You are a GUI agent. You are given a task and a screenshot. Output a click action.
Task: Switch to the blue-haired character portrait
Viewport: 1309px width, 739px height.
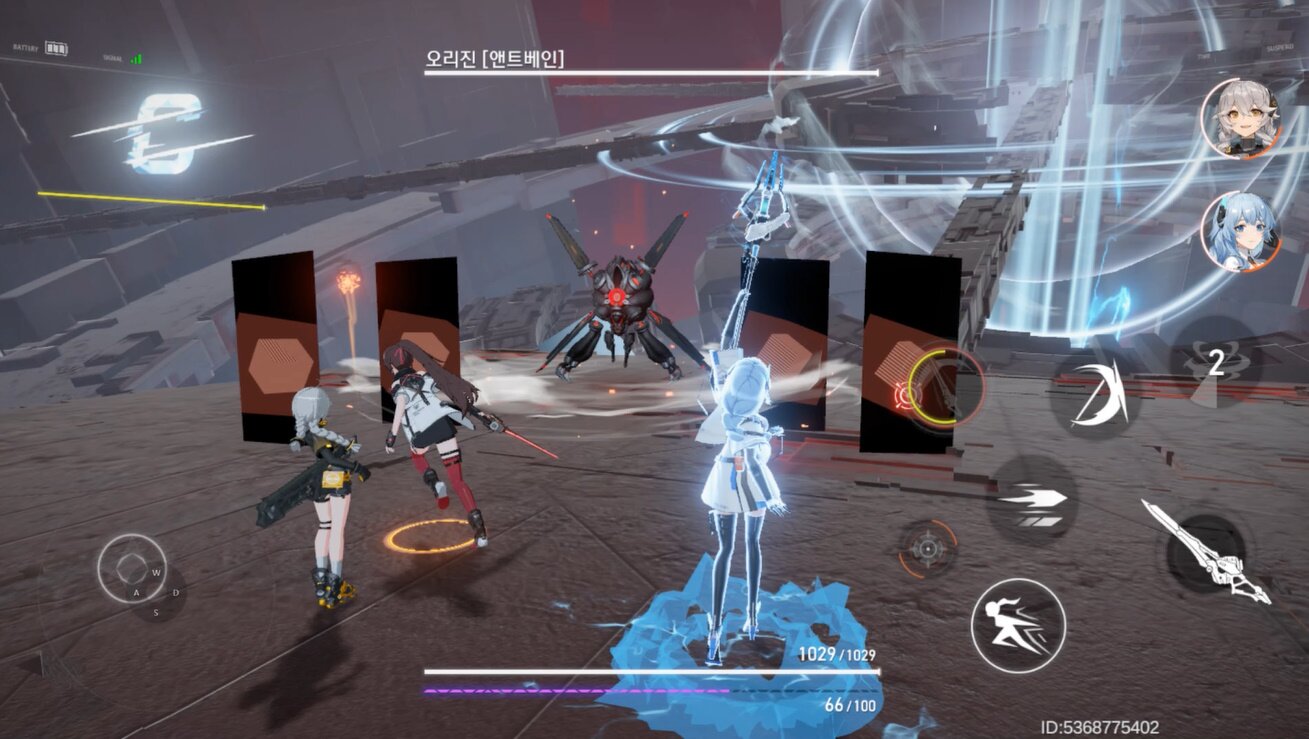pyautogui.click(x=1240, y=231)
